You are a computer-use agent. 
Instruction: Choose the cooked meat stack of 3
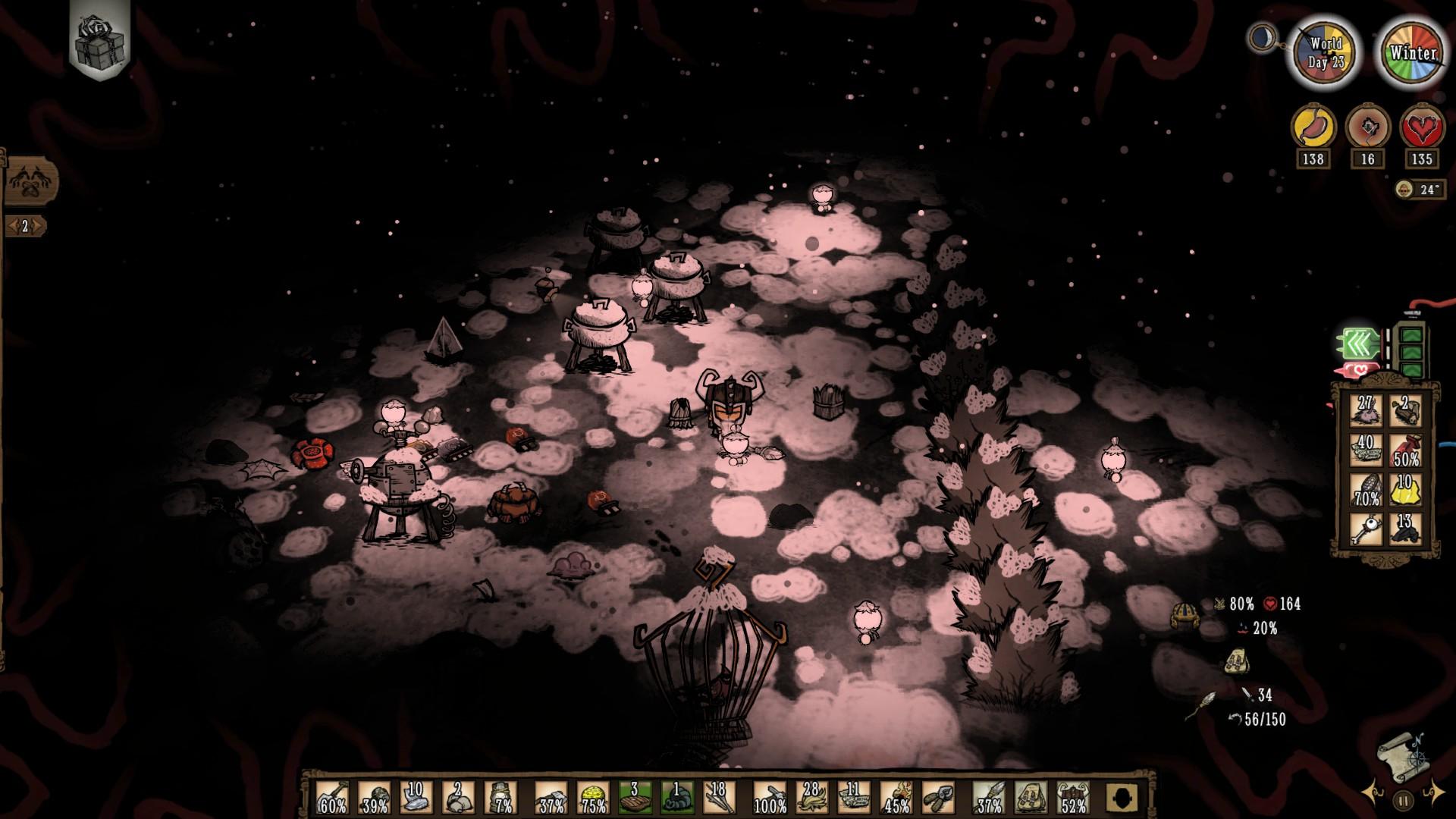(634, 798)
